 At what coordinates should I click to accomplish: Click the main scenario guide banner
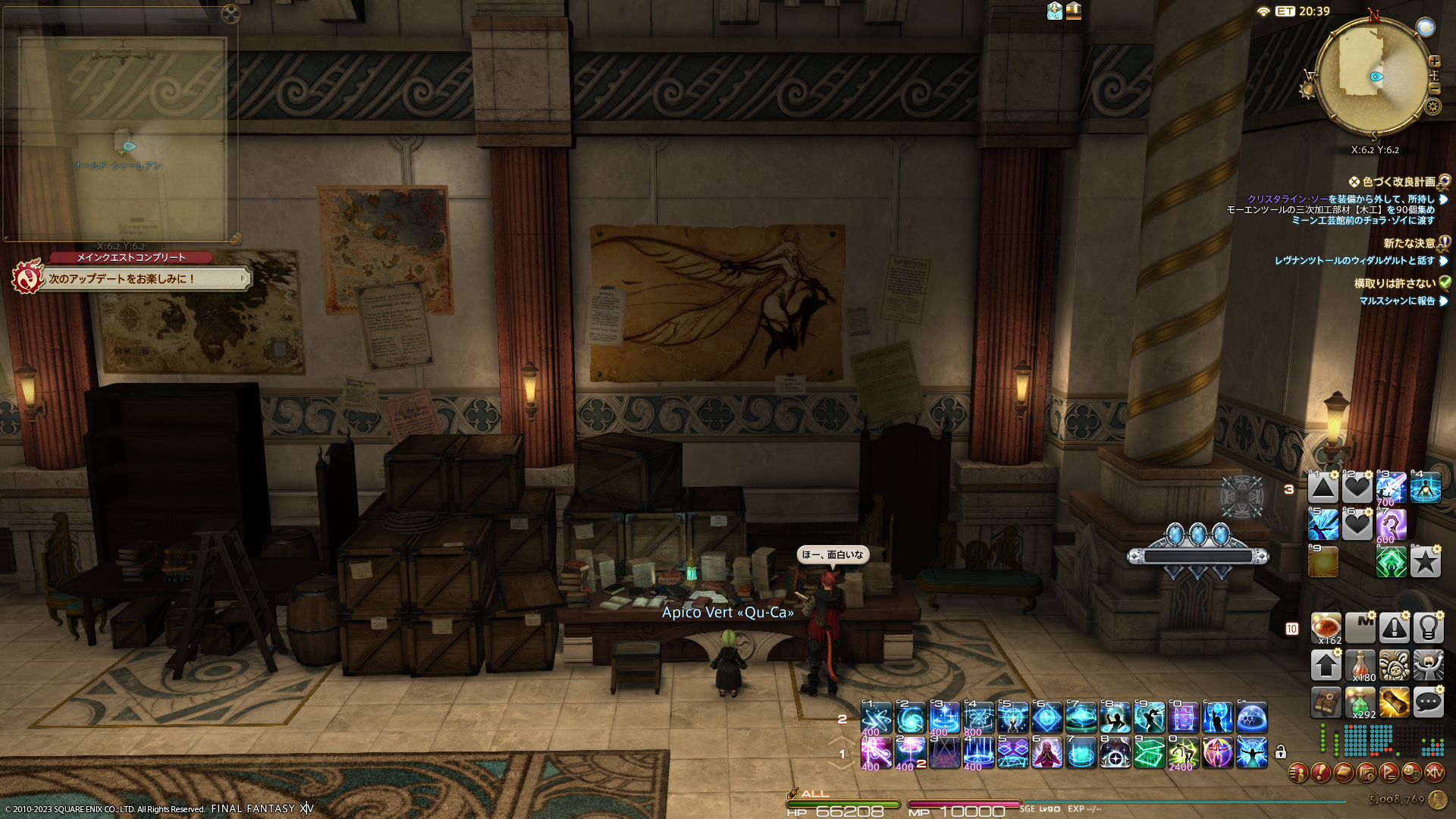(144, 279)
